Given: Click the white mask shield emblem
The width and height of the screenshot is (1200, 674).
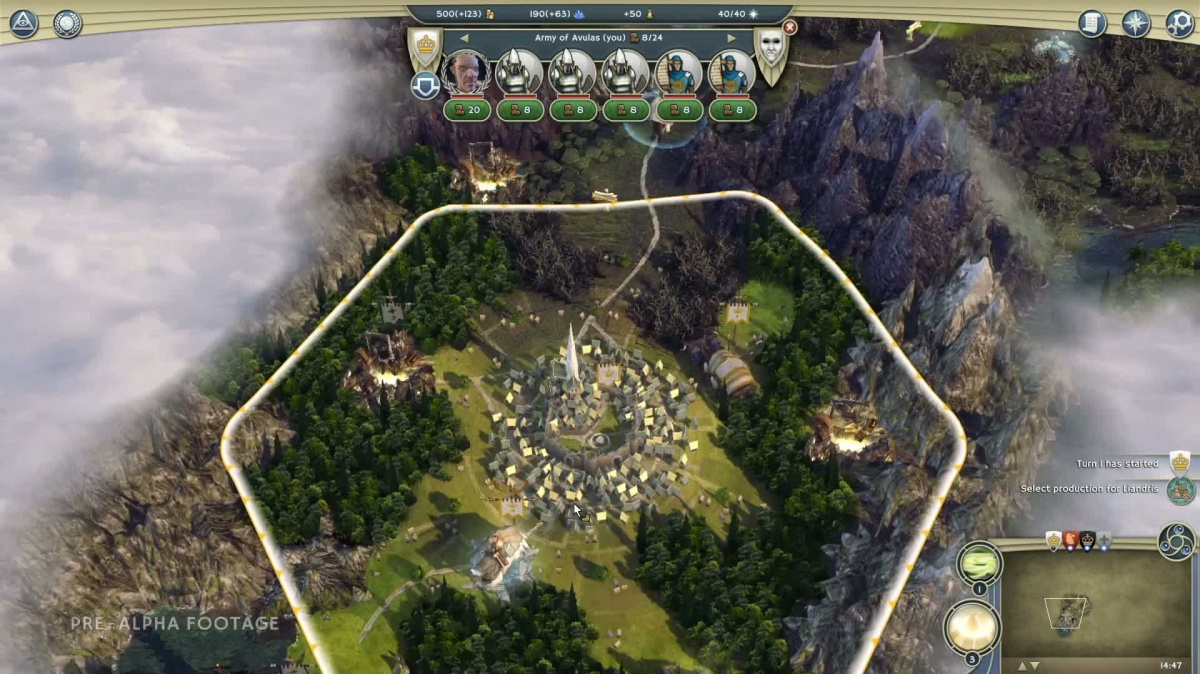Looking at the screenshot, I should click(x=770, y=52).
